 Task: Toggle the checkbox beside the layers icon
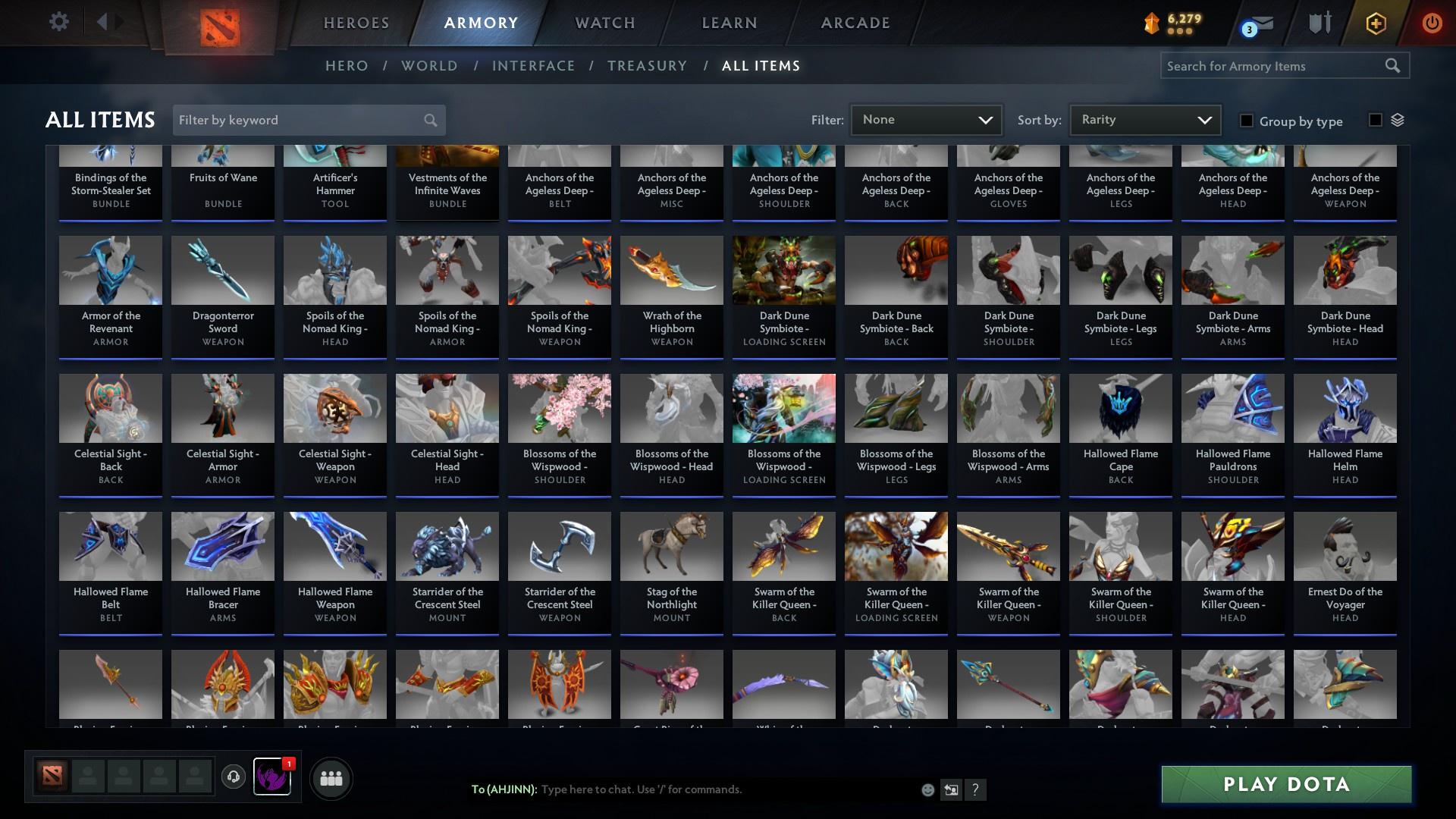tap(1375, 120)
